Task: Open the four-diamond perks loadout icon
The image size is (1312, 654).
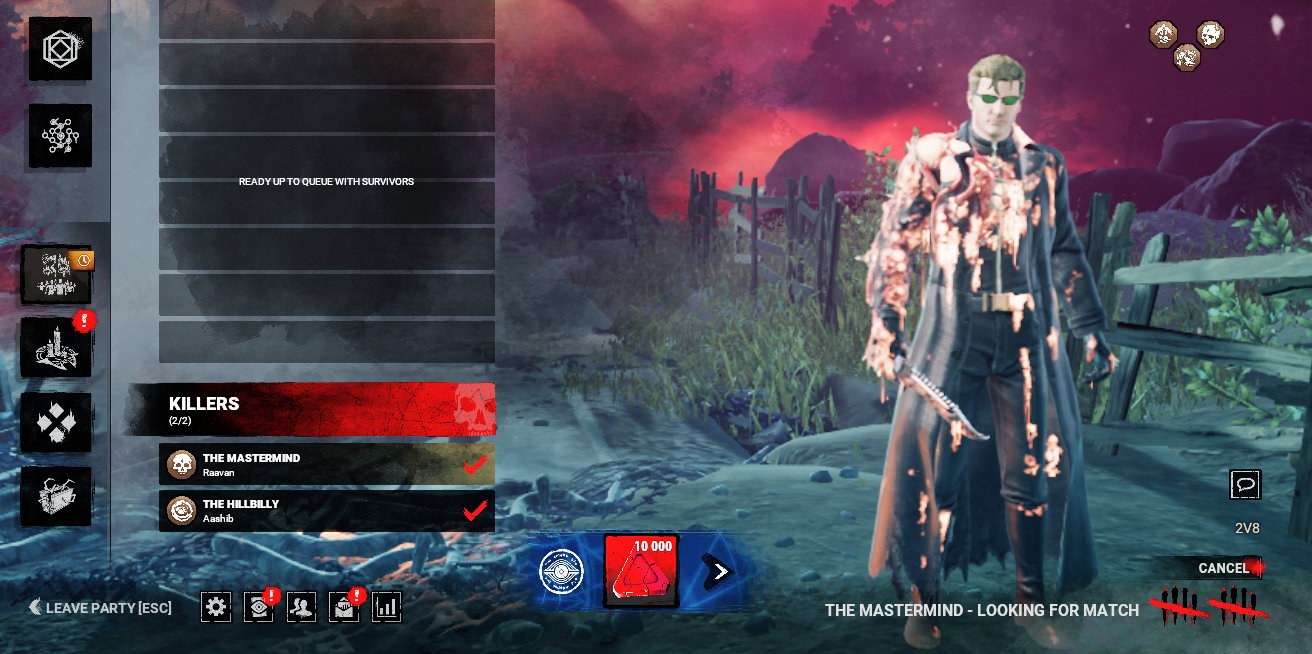Action: pos(56,422)
